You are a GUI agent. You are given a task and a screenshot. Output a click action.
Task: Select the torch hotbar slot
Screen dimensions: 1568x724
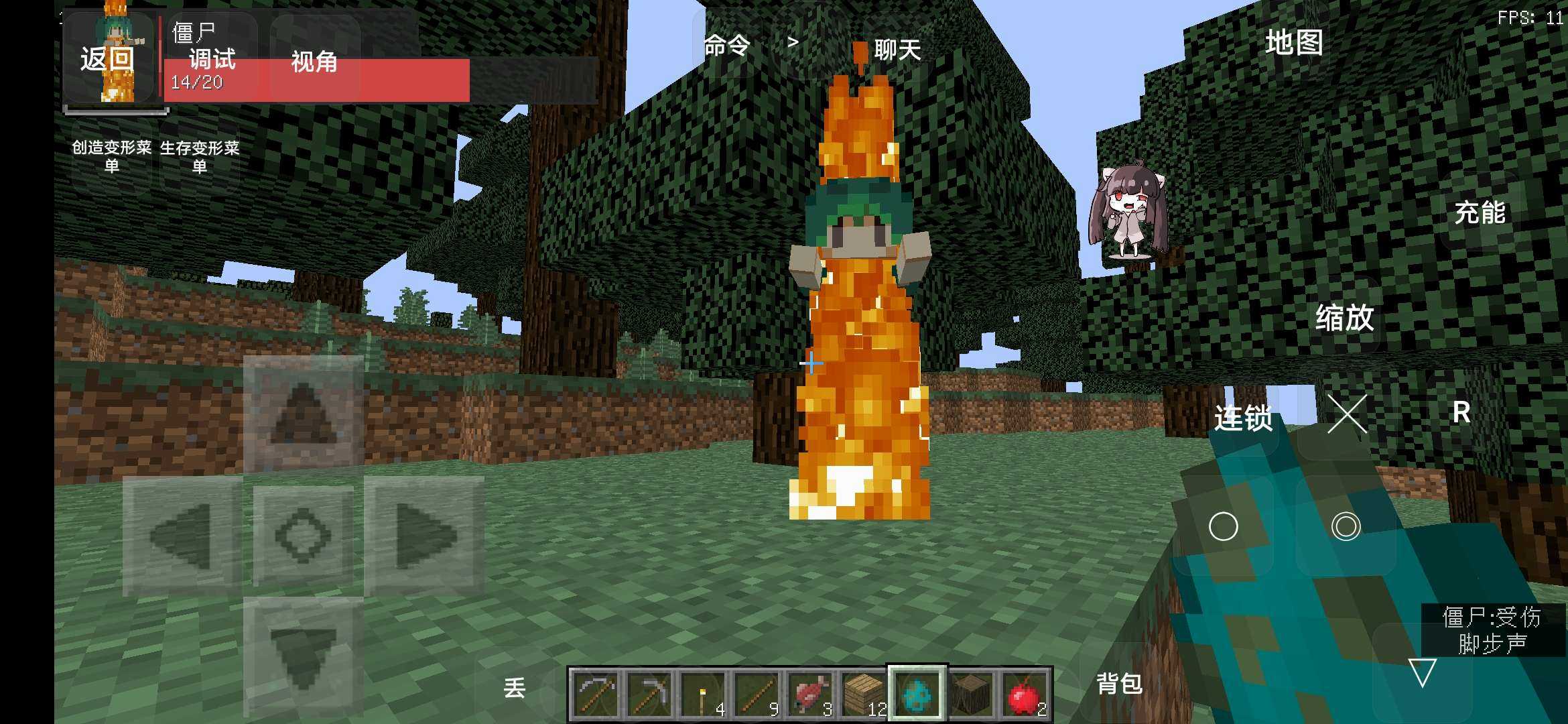[x=704, y=695]
